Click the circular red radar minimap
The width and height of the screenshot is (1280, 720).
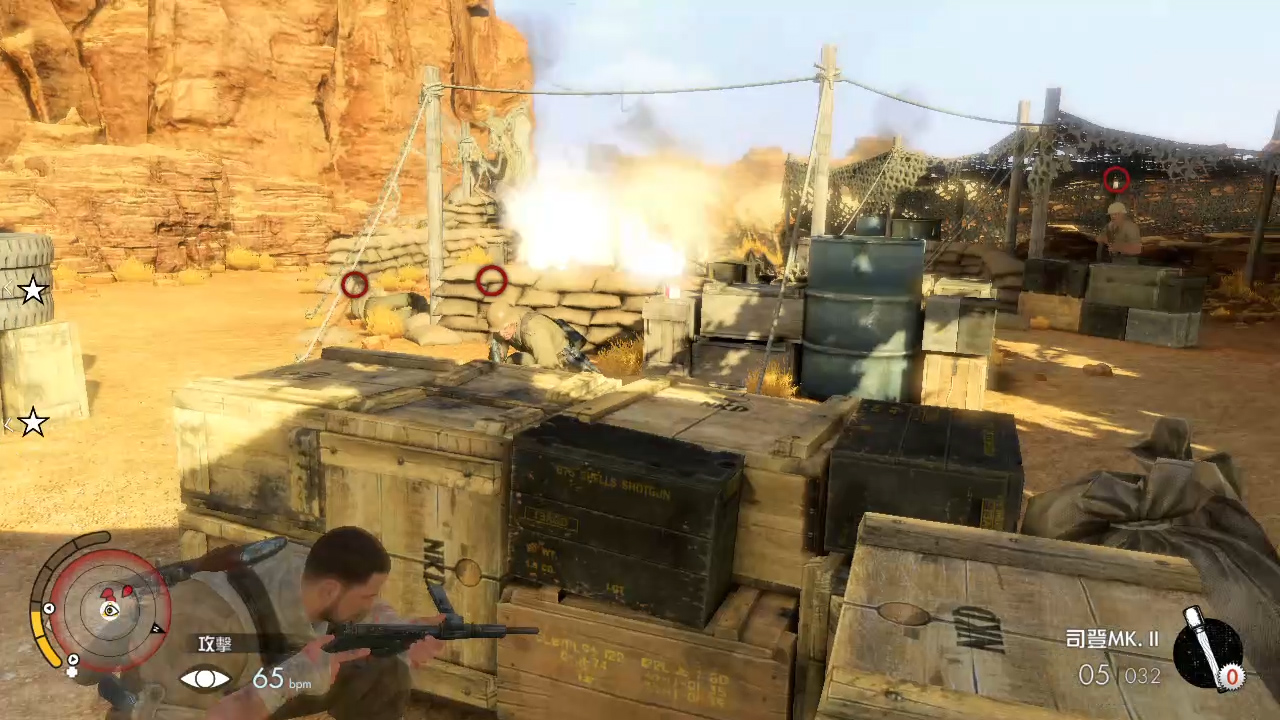[109, 608]
